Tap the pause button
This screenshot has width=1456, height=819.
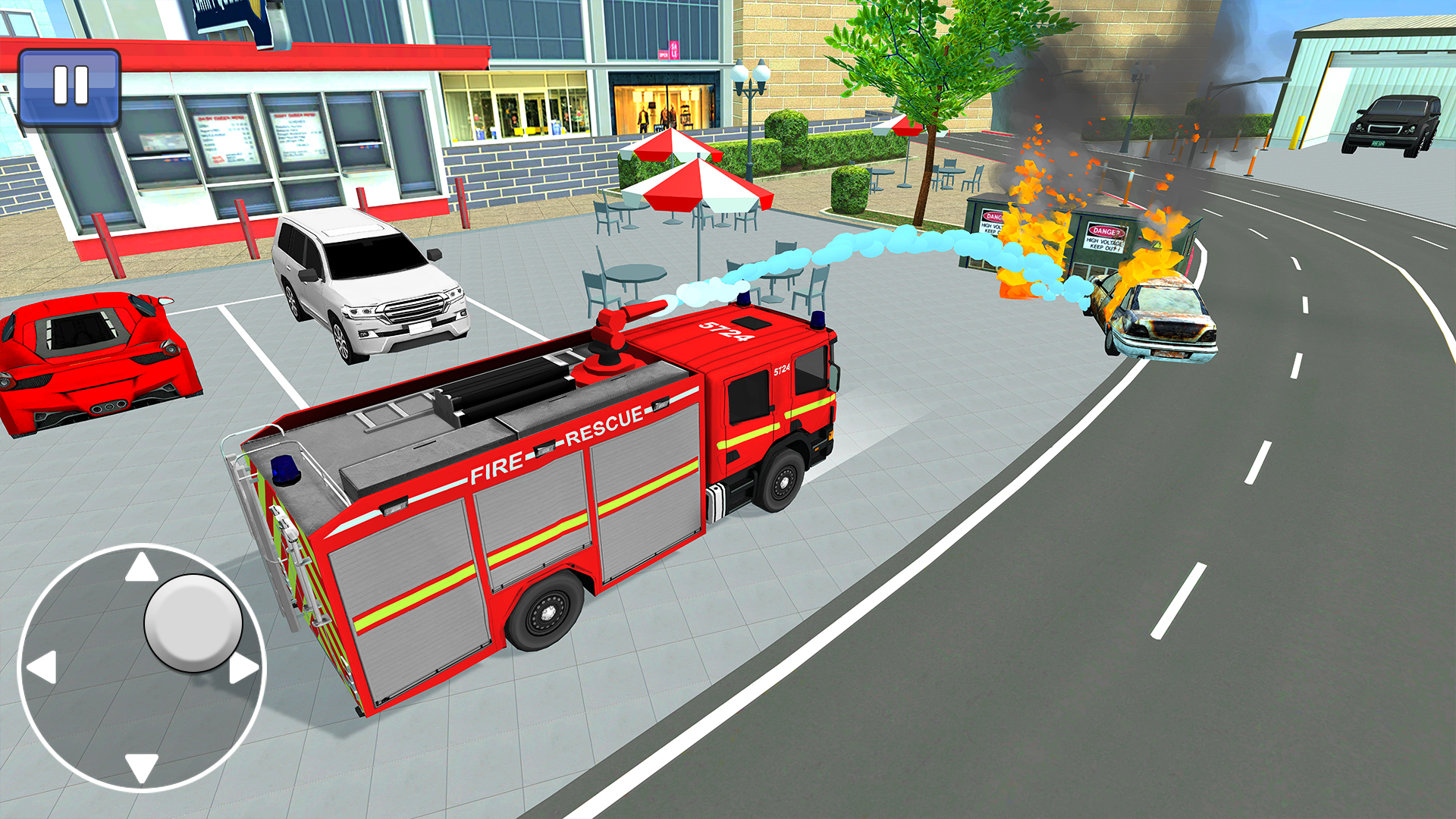pos(71,83)
